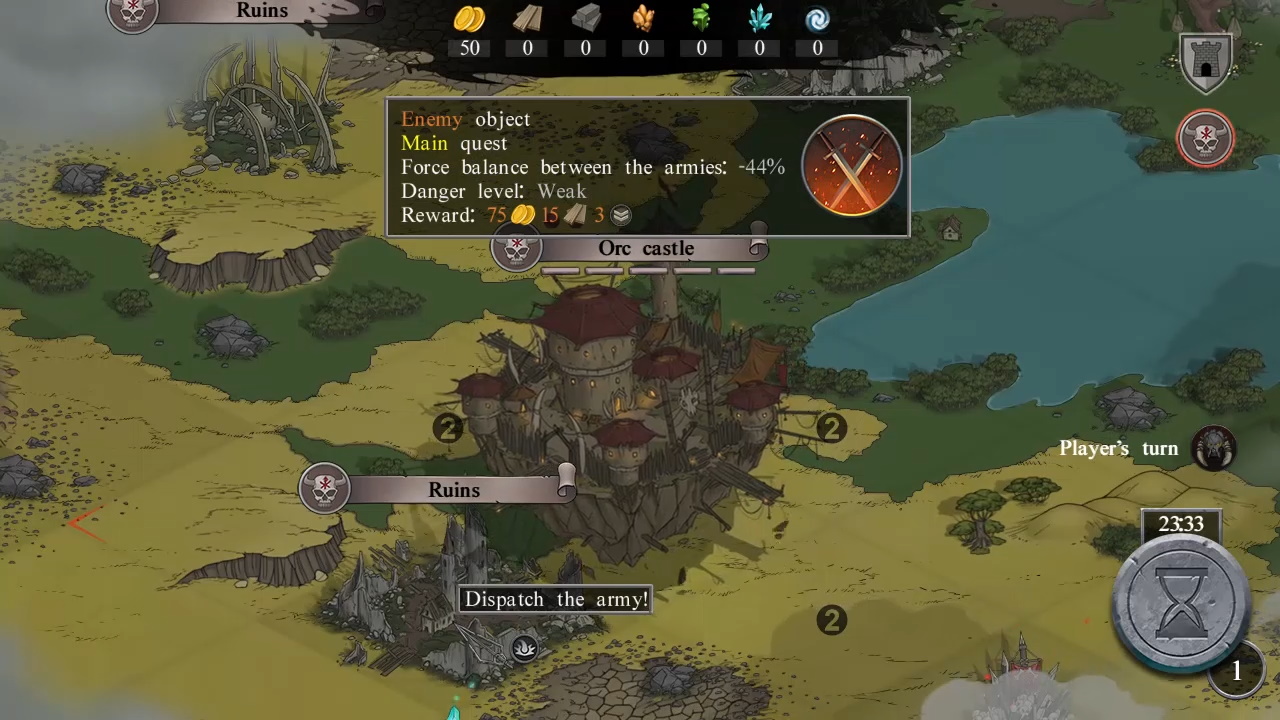The height and width of the screenshot is (720, 1280).
Task: Expand the reward stack chevron icon
Action: click(x=620, y=215)
